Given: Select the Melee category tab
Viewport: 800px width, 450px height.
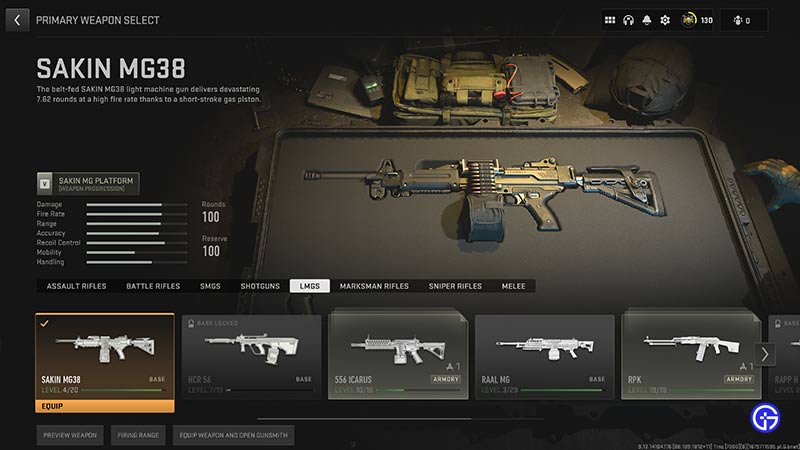Looking at the screenshot, I should coord(513,286).
